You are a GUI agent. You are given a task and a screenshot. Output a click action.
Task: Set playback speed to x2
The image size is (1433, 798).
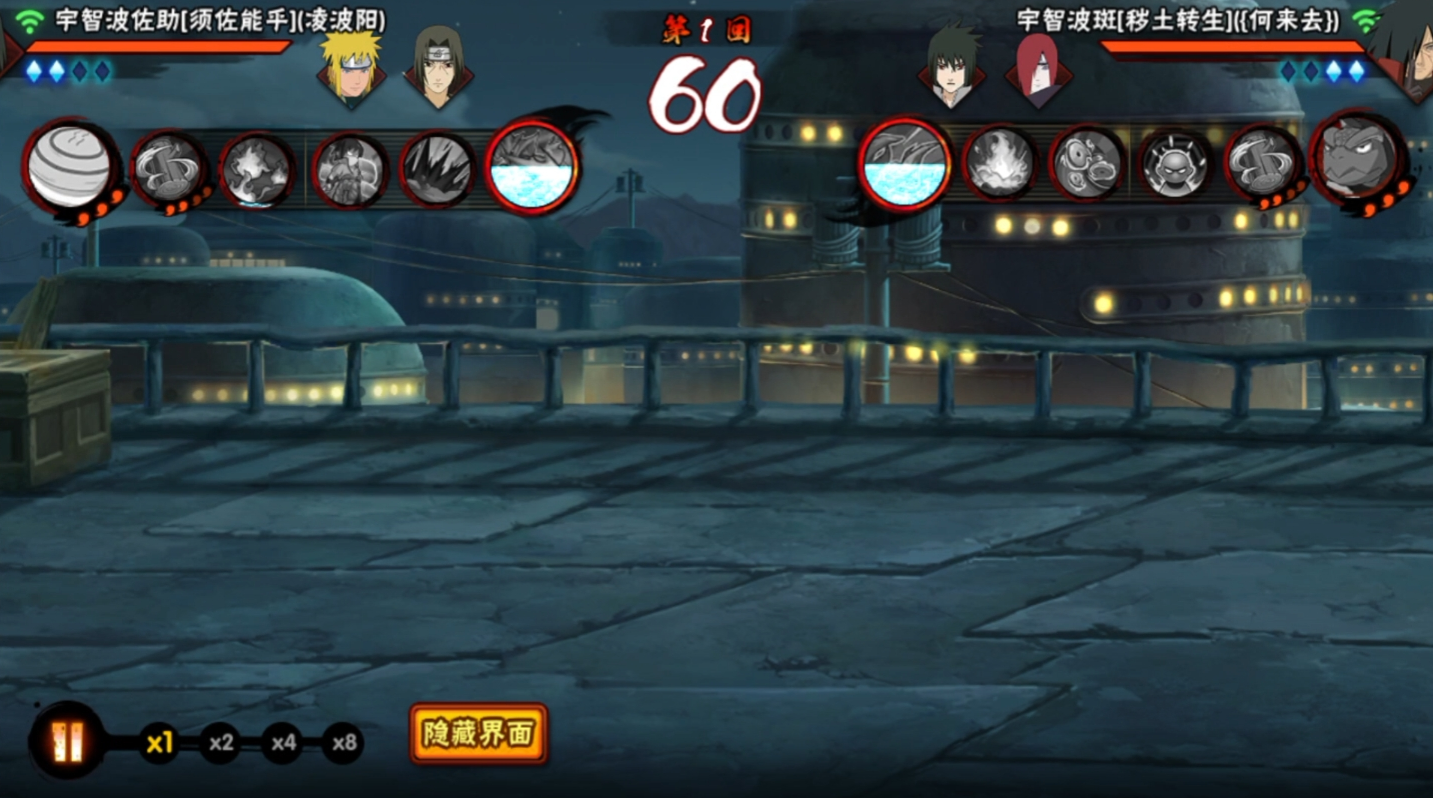click(221, 743)
